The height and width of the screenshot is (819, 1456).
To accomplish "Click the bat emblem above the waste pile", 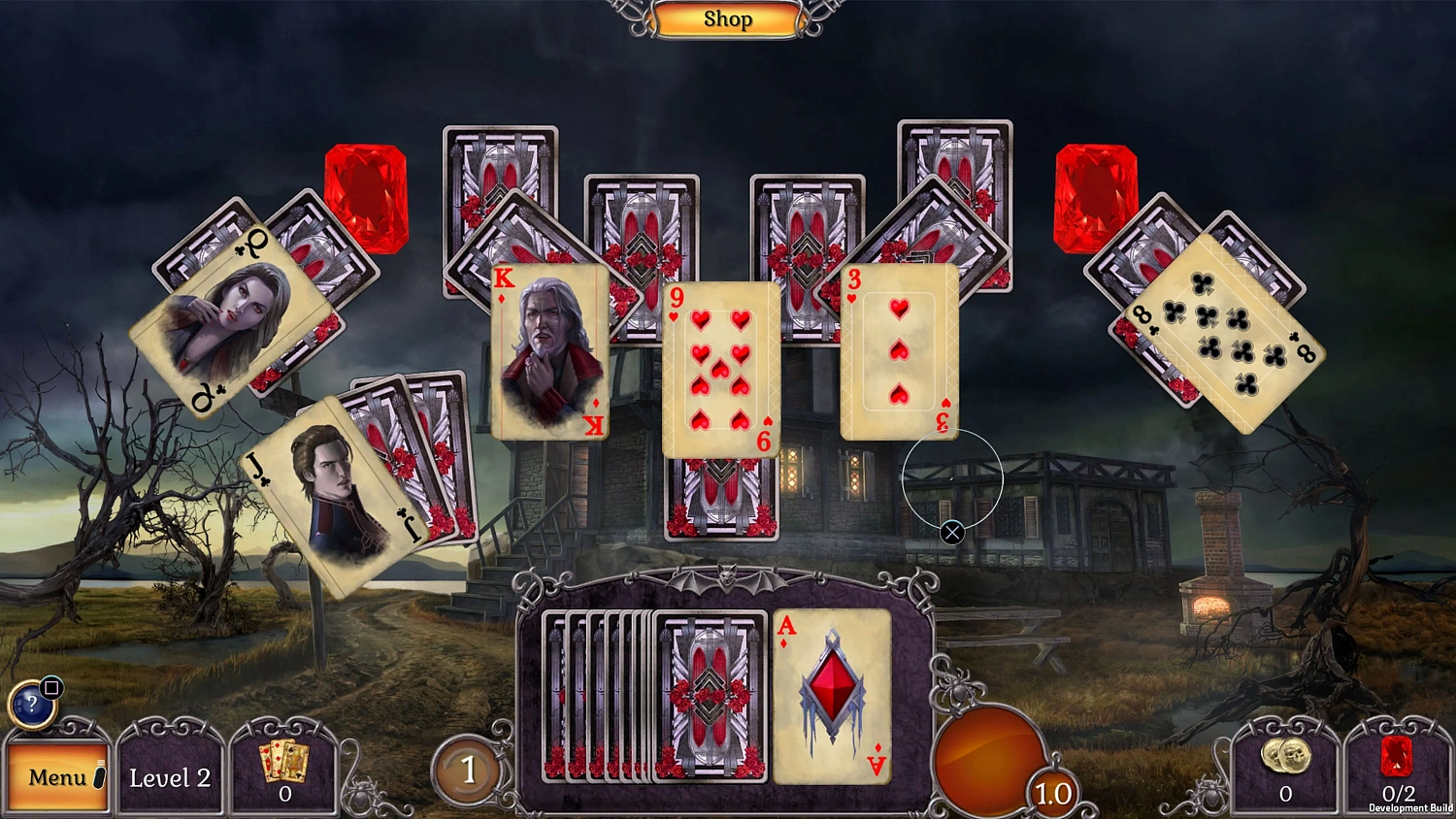I will tap(726, 577).
